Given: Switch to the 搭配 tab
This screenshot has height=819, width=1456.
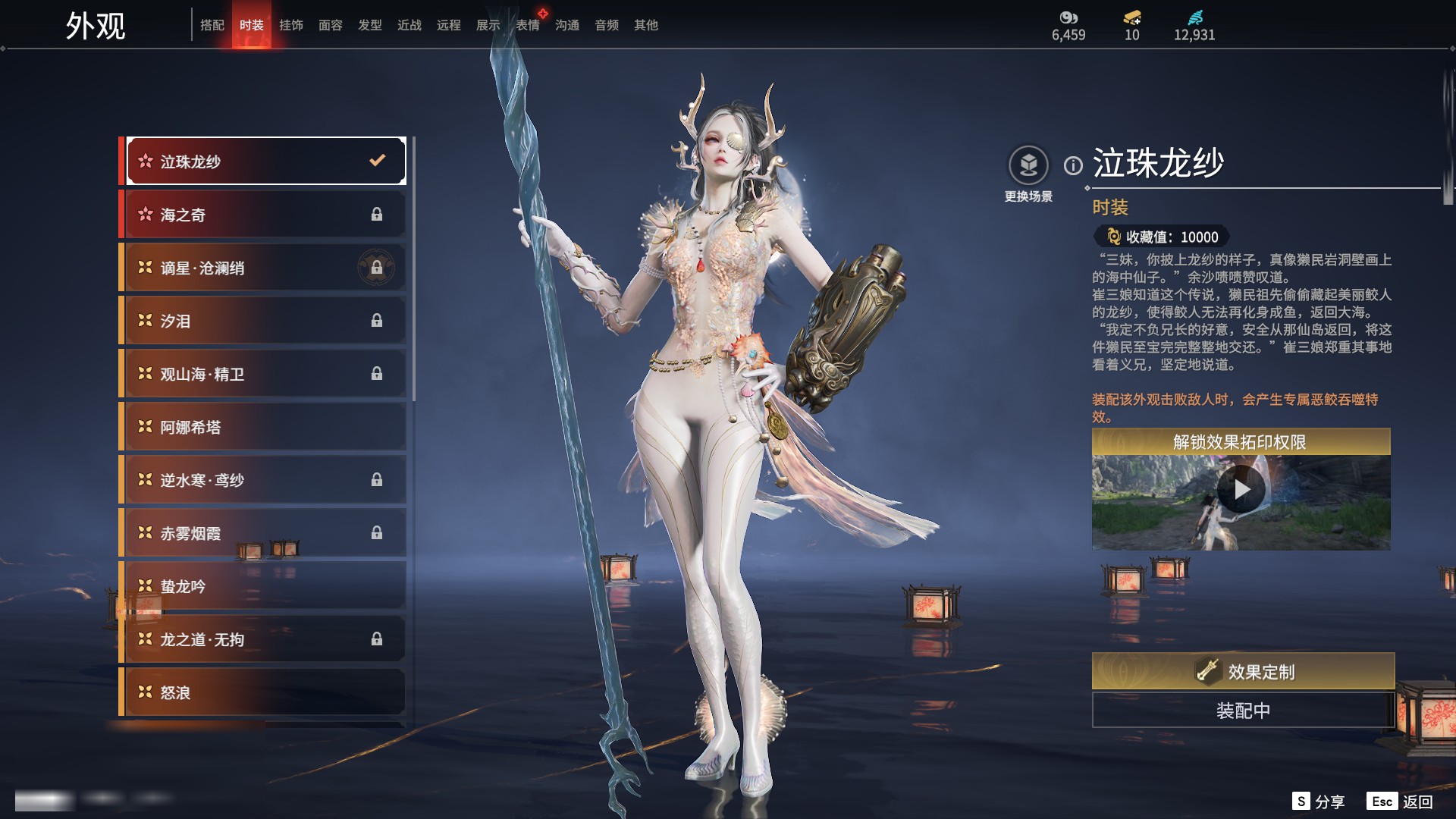Looking at the screenshot, I should [212, 25].
